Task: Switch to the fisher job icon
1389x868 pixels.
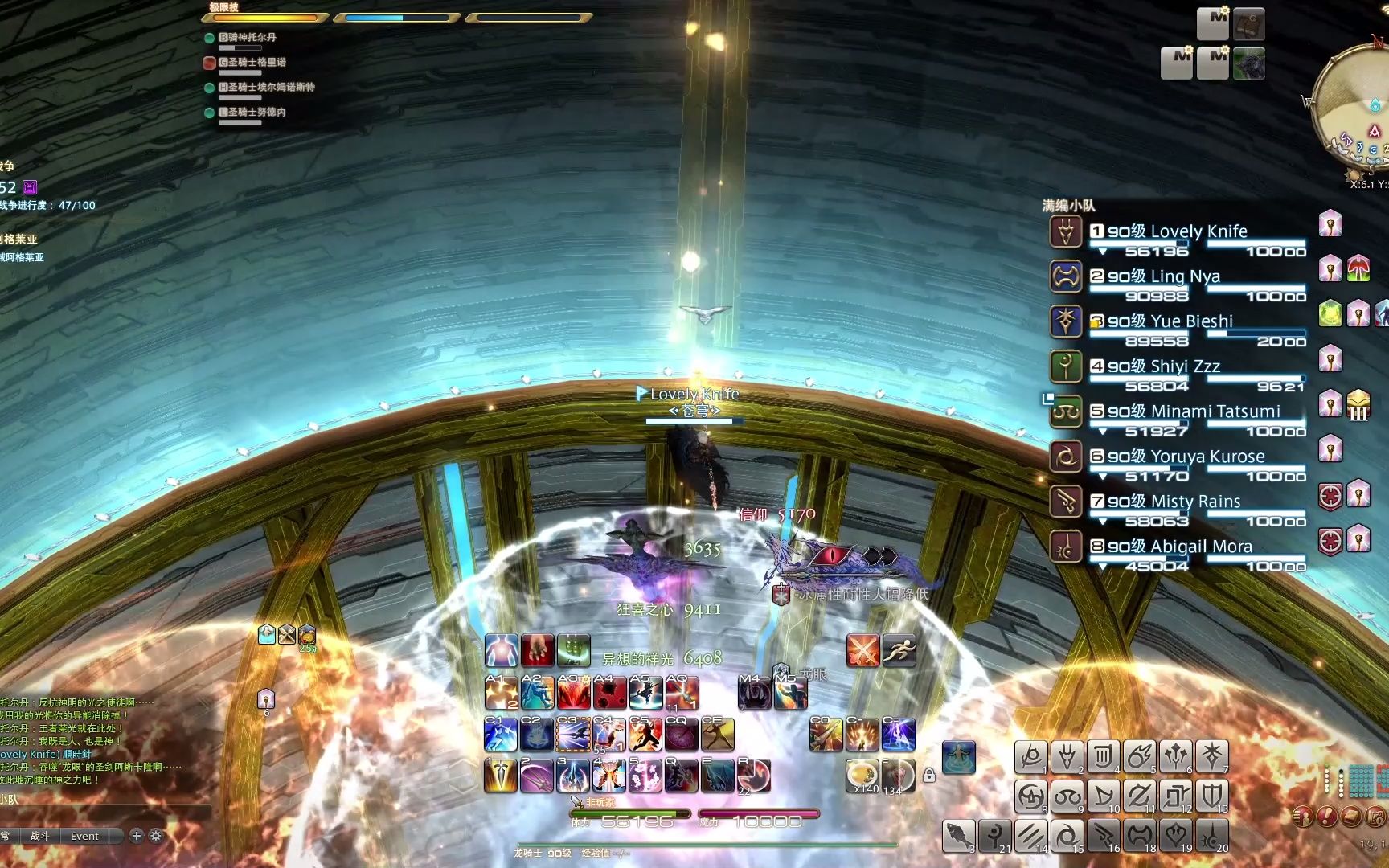Action: coord(959,836)
